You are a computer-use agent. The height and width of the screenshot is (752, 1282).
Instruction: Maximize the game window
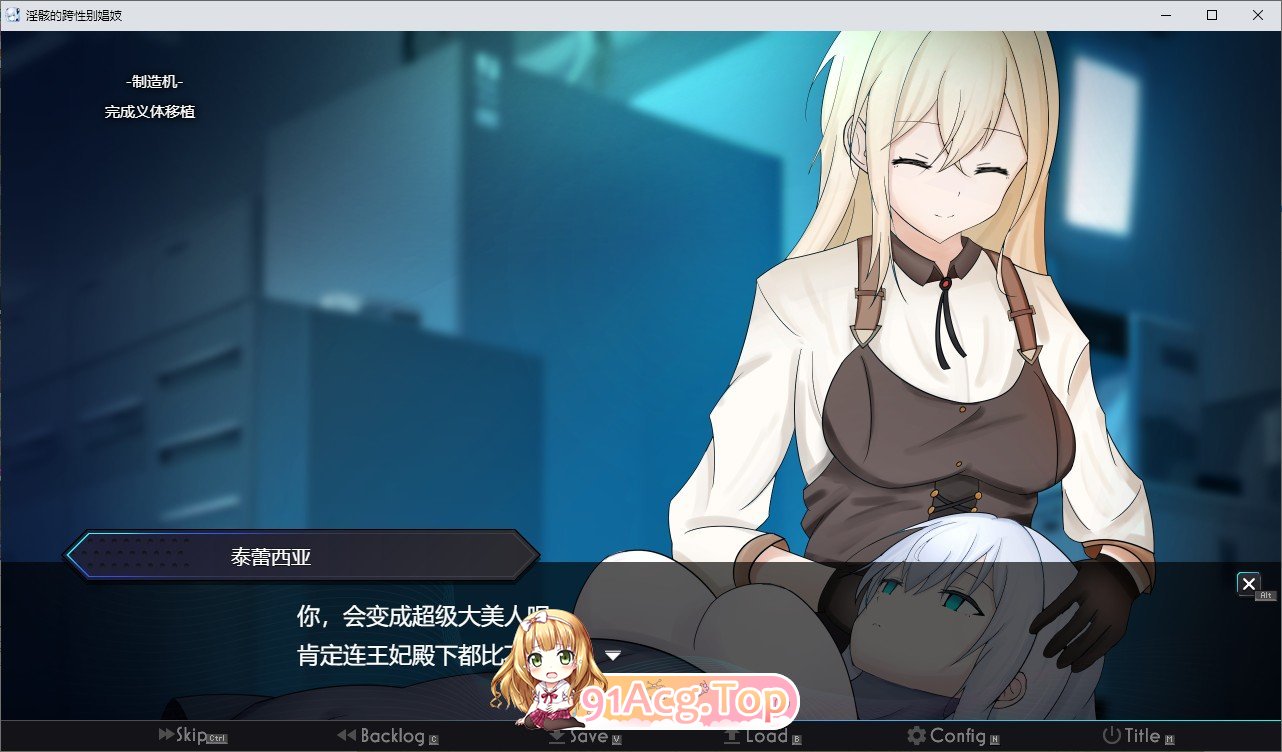click(1211, 15)
